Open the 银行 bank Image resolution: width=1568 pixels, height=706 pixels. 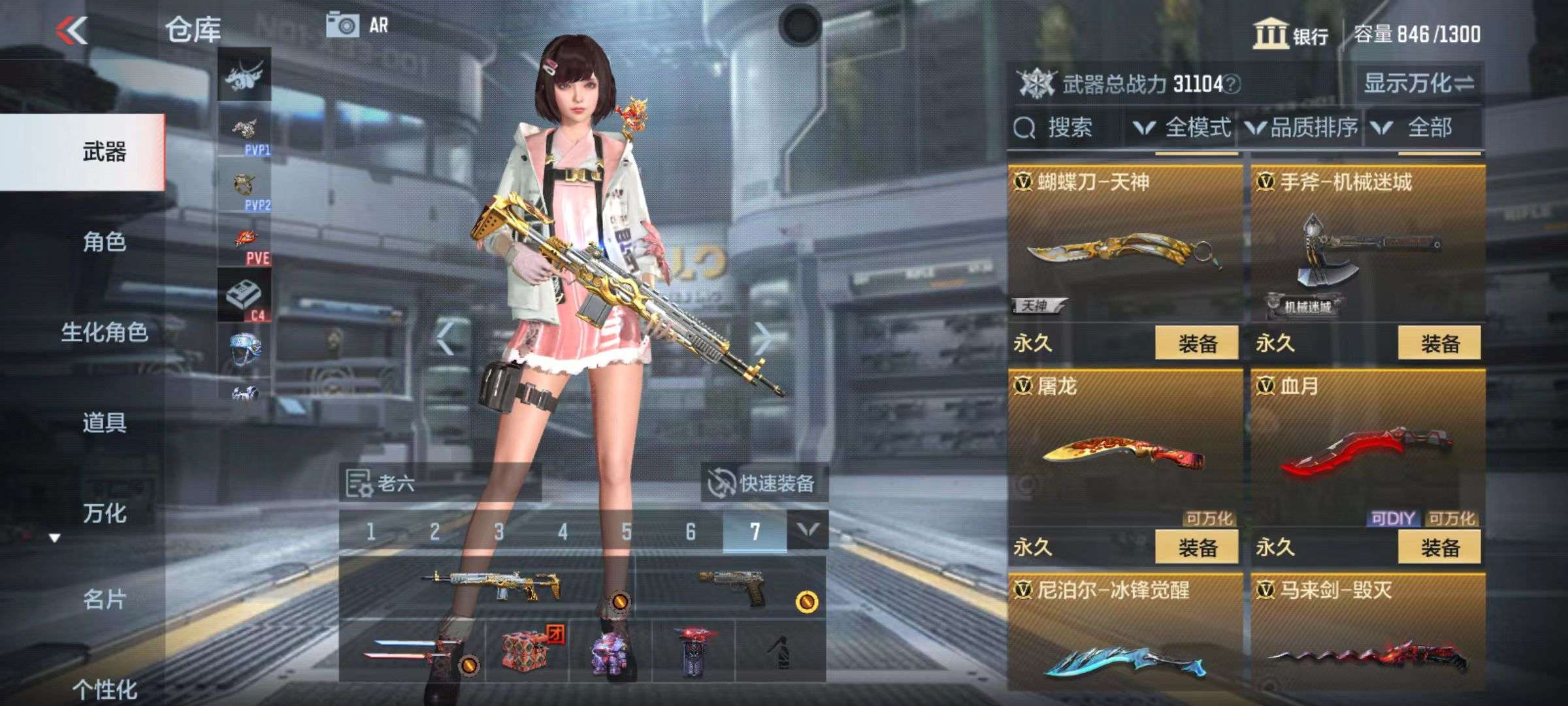1291,34
